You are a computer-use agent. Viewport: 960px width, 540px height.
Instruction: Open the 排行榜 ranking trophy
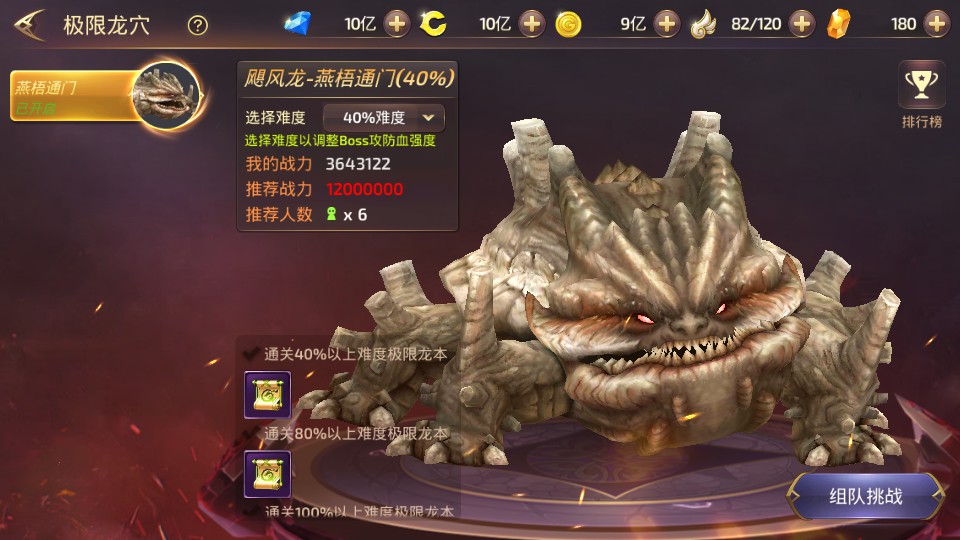[922, 95]
